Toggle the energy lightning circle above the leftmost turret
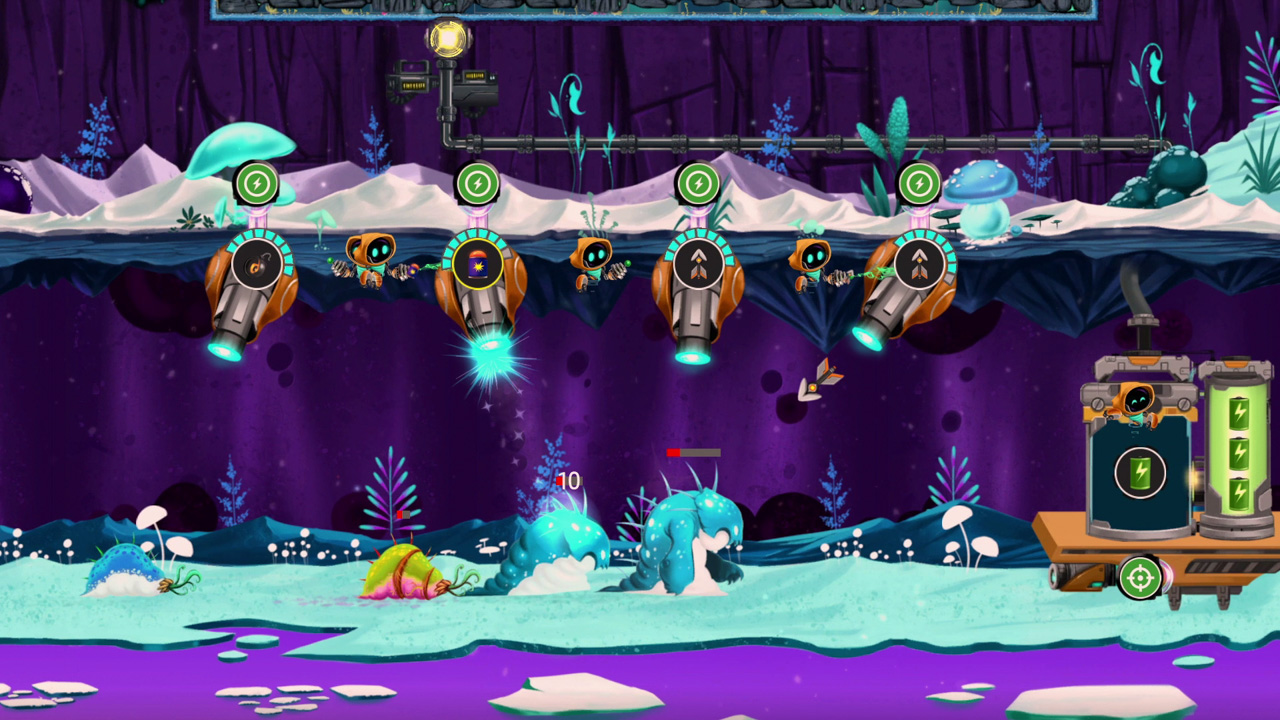 (x=256, y=184)
